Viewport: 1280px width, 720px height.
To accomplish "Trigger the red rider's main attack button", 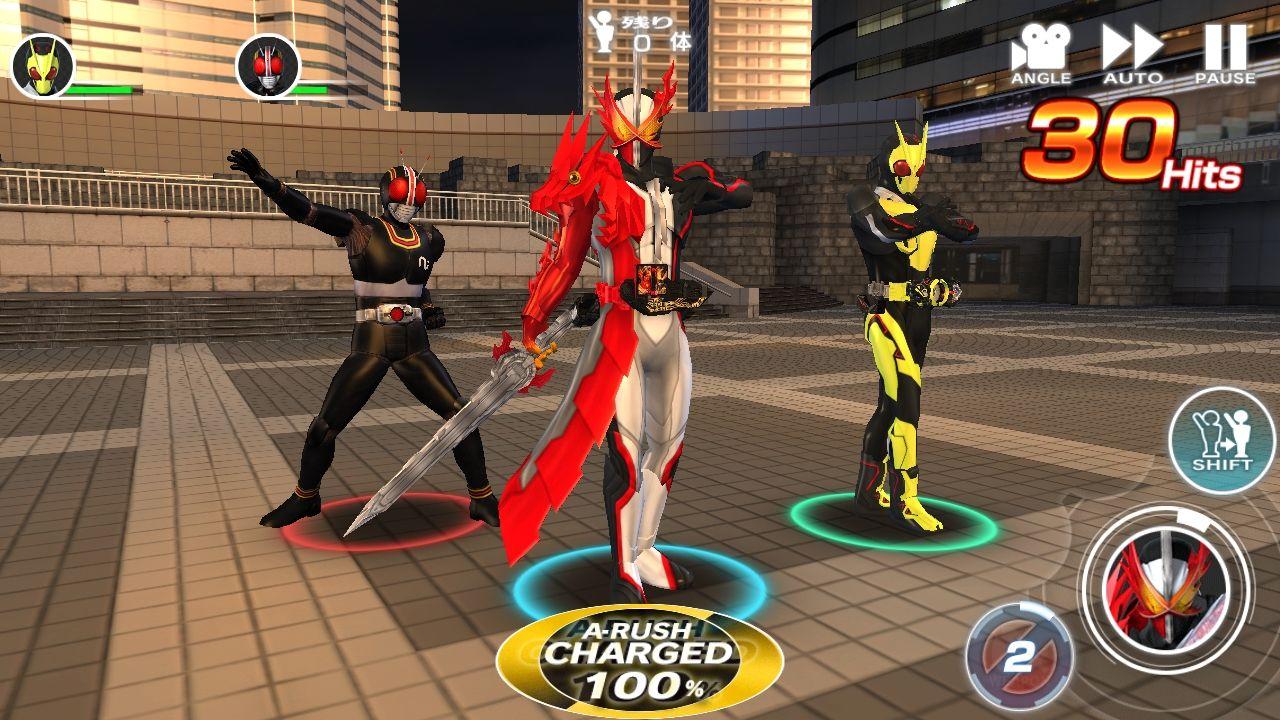I will pos(1165,587).
